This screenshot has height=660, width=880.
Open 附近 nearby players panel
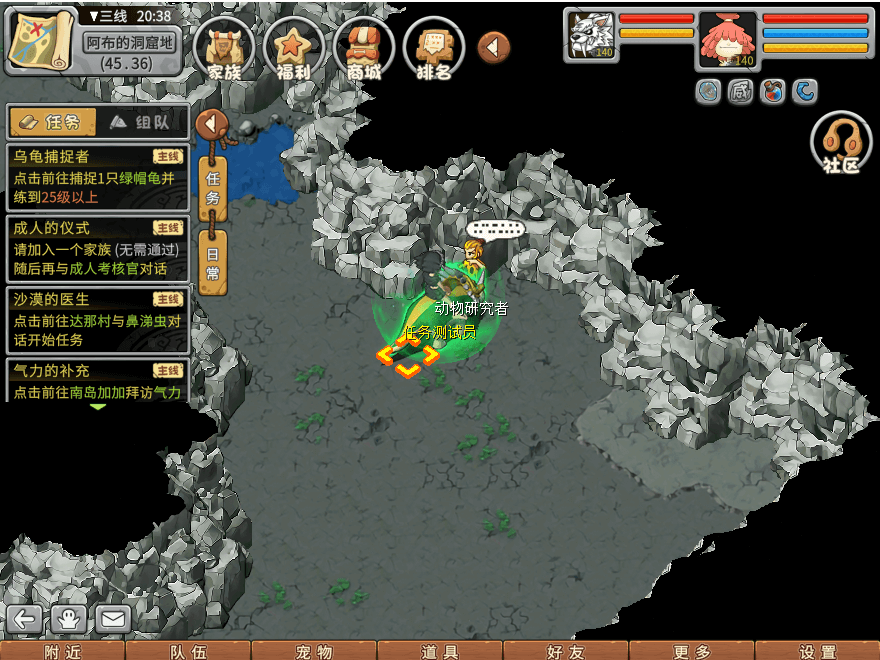click(x=62, y=651)
